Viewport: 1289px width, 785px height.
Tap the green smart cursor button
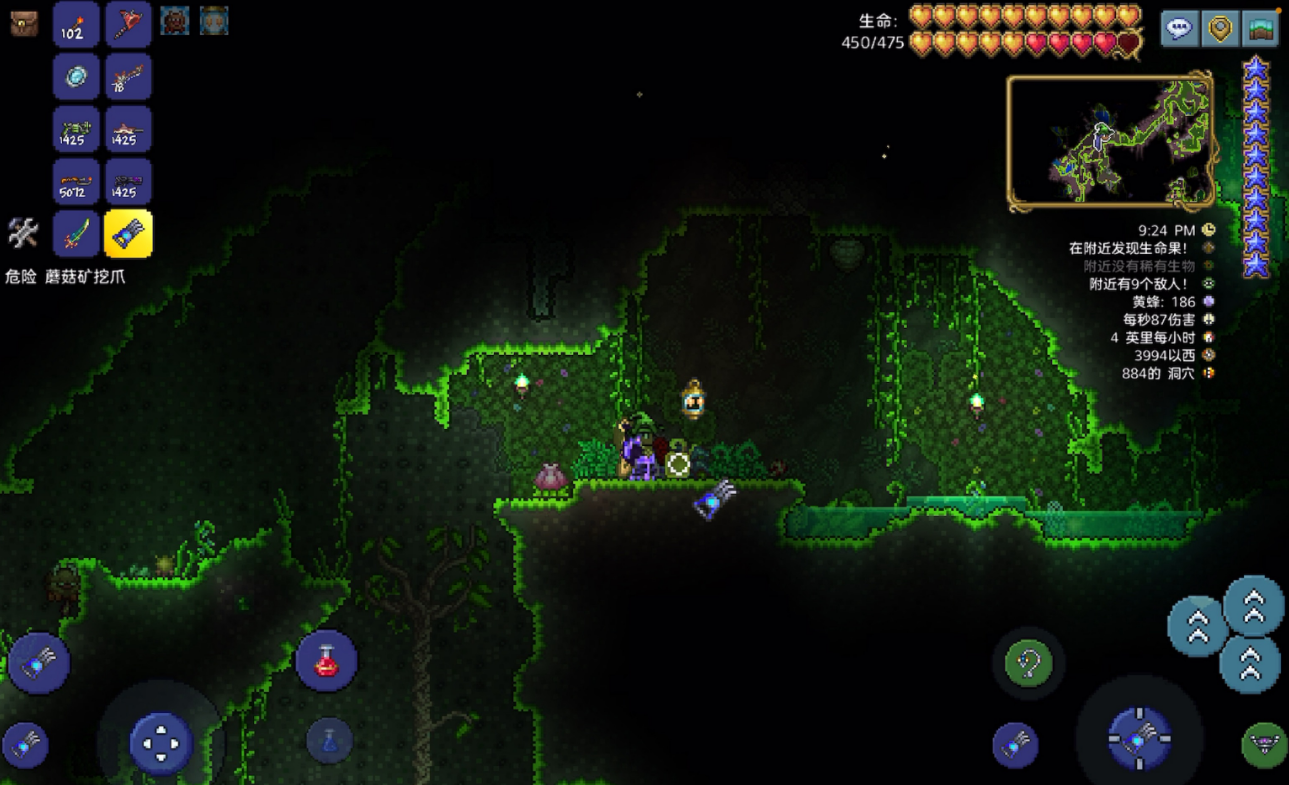(1264, 744)
